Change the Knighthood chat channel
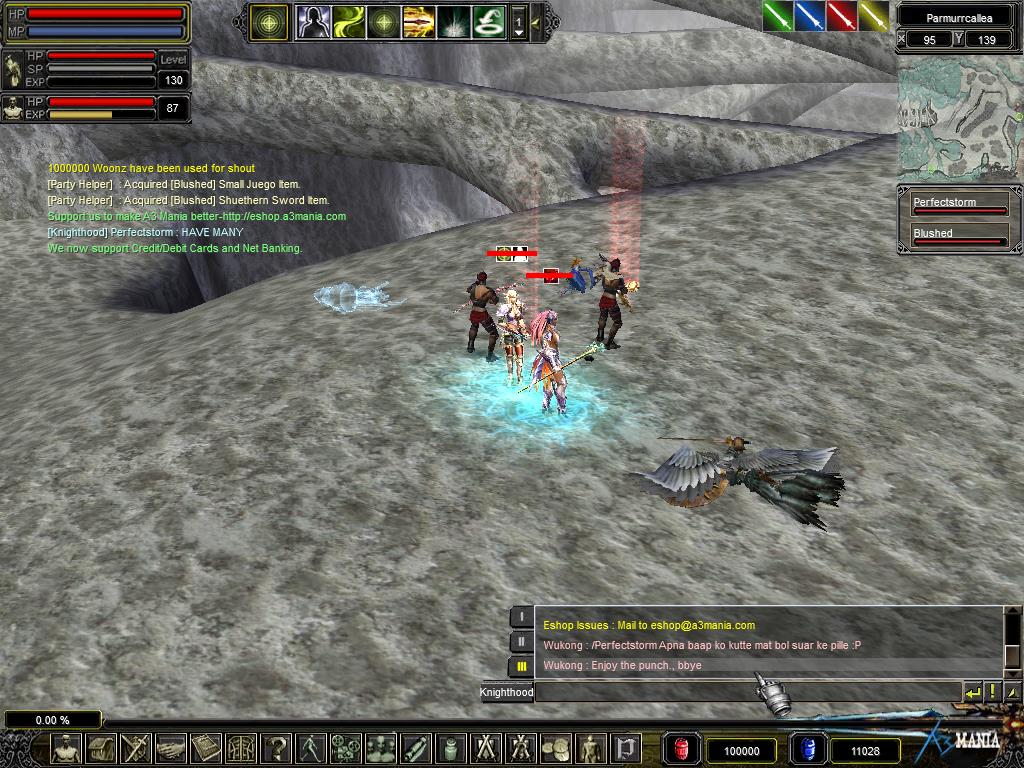 point(507,692)
